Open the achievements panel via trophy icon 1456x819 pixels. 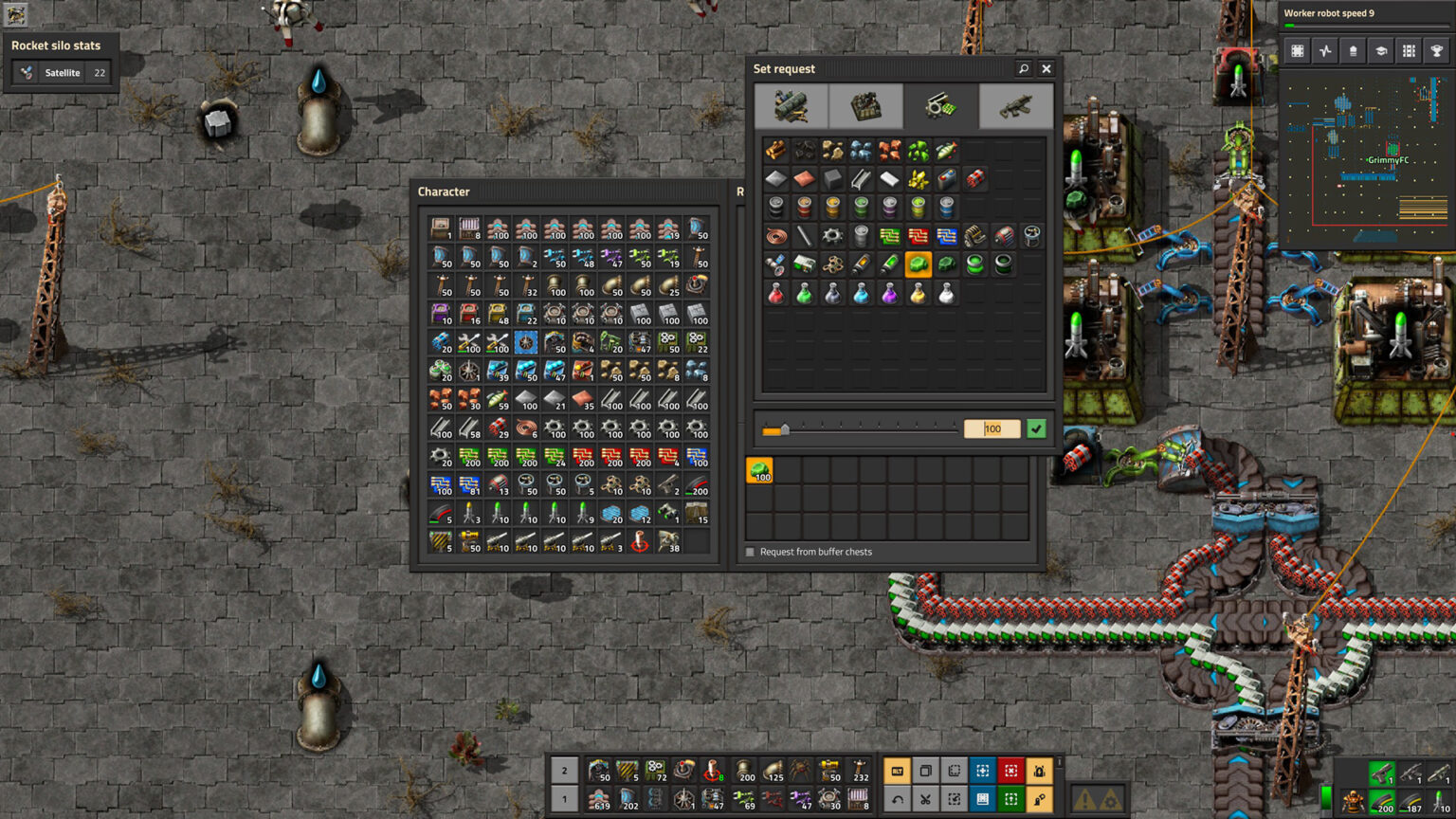1437,50
